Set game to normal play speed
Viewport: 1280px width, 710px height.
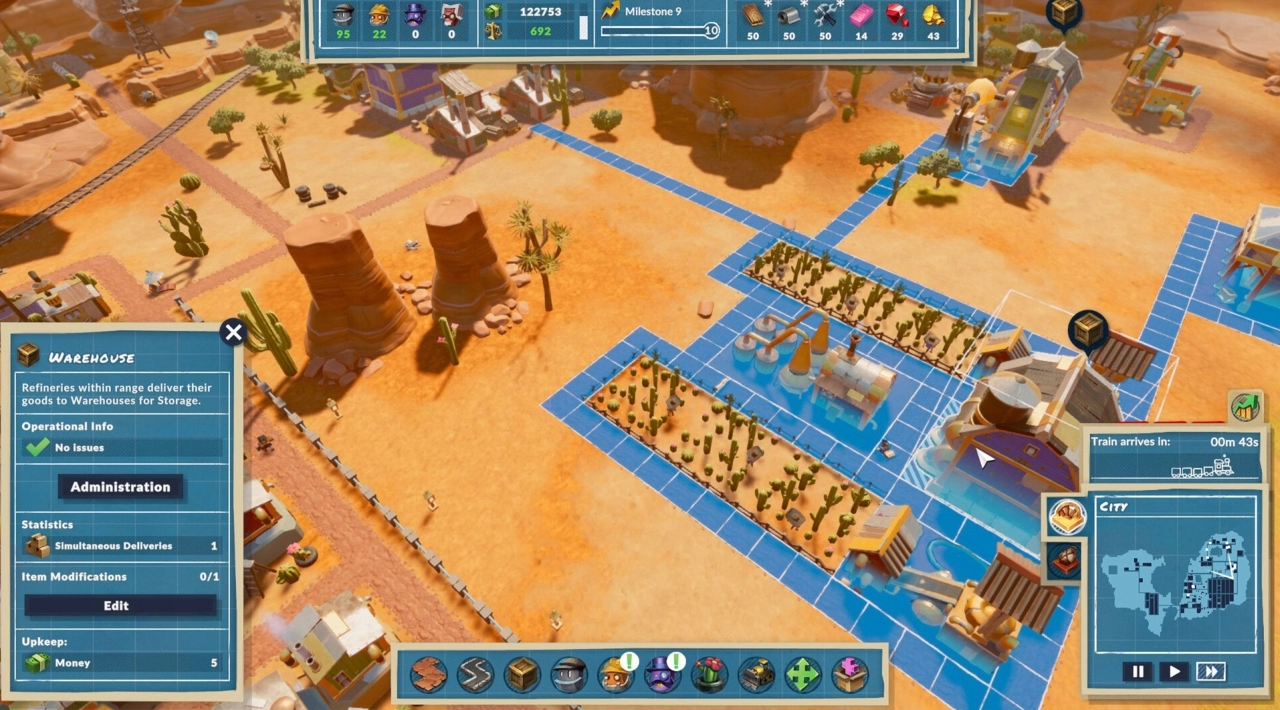click(1174, 672)
